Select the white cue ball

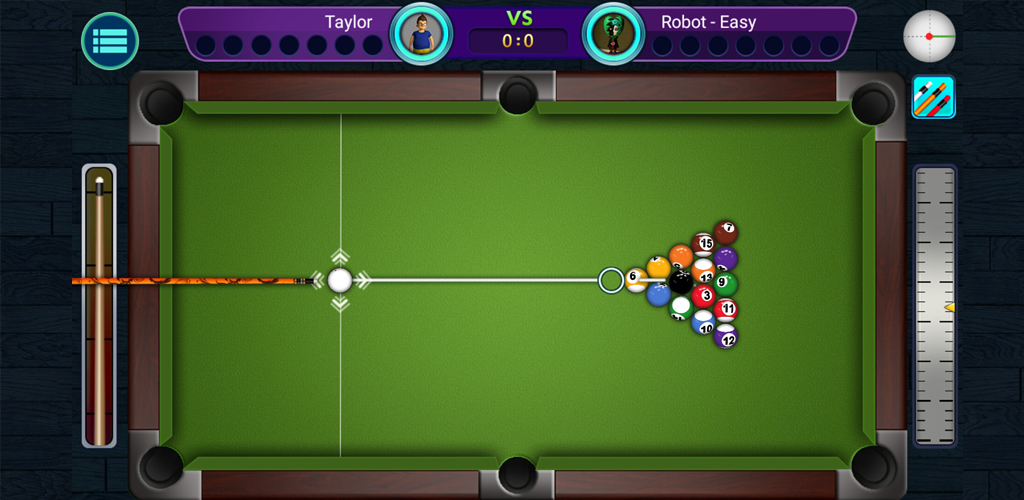pos(340,280)
